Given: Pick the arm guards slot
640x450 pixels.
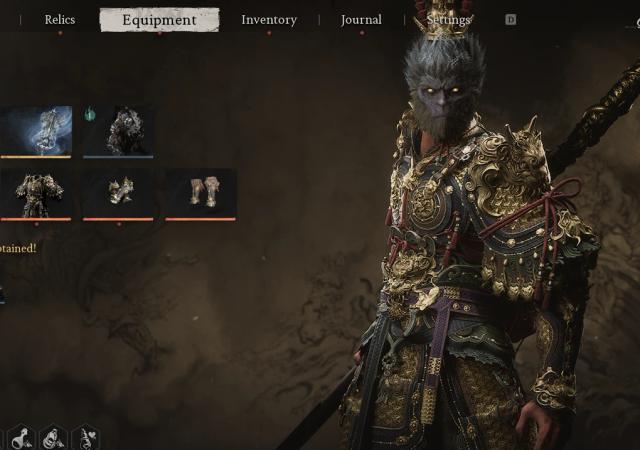Looking at the screenshot, I should coord(119,192).
